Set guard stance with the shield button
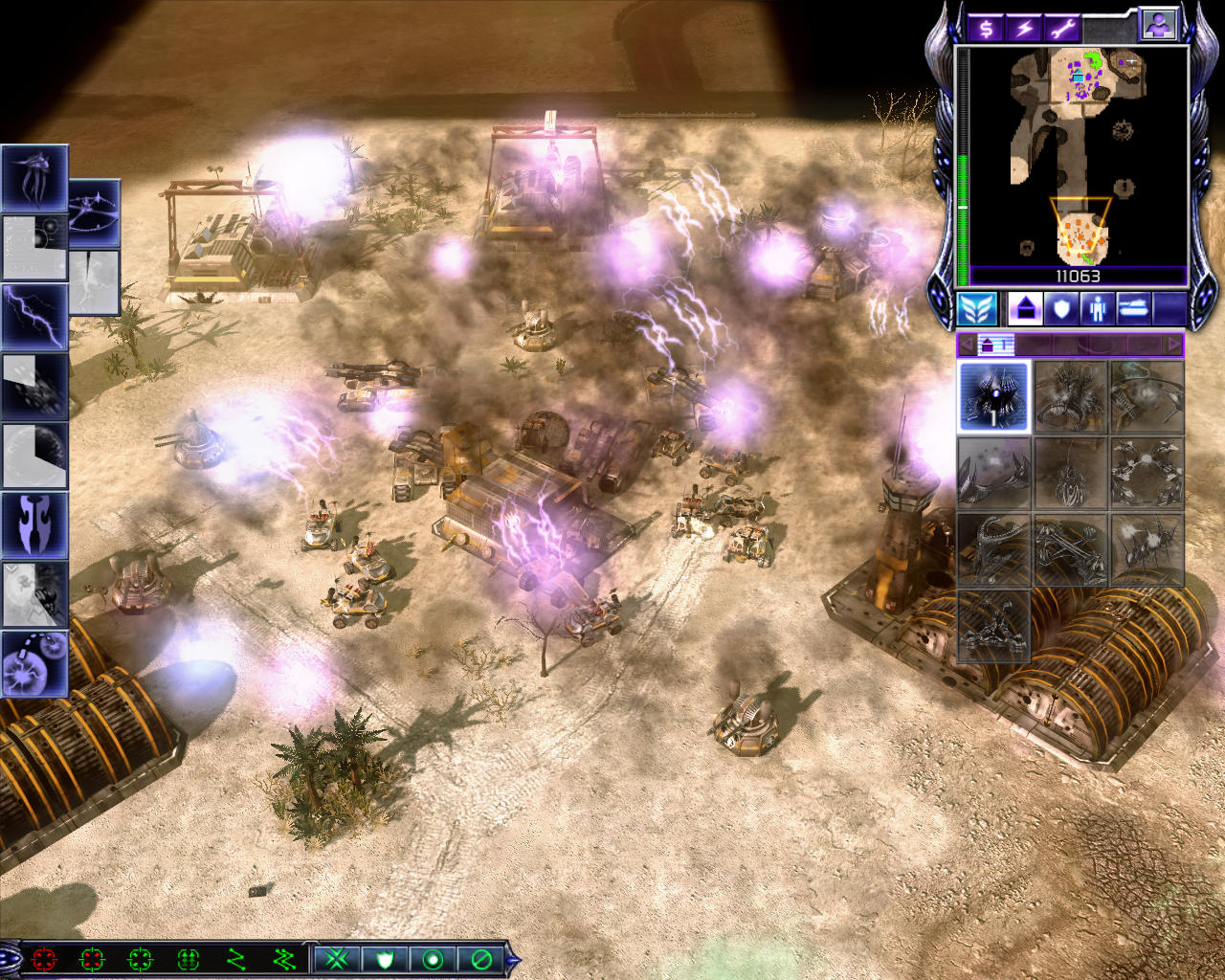 click(385, 958)
